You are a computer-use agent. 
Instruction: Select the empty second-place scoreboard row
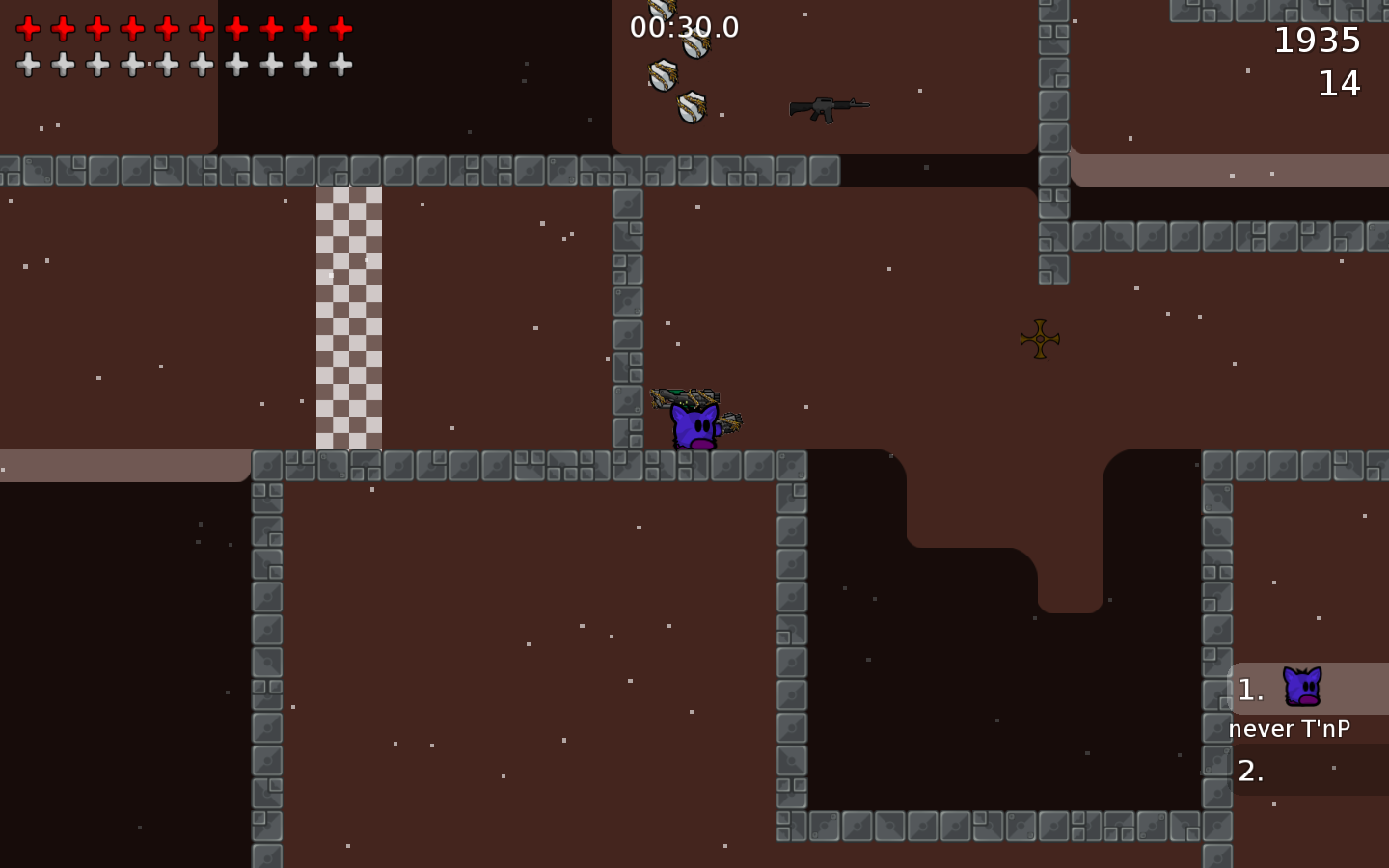point(1308,771)
